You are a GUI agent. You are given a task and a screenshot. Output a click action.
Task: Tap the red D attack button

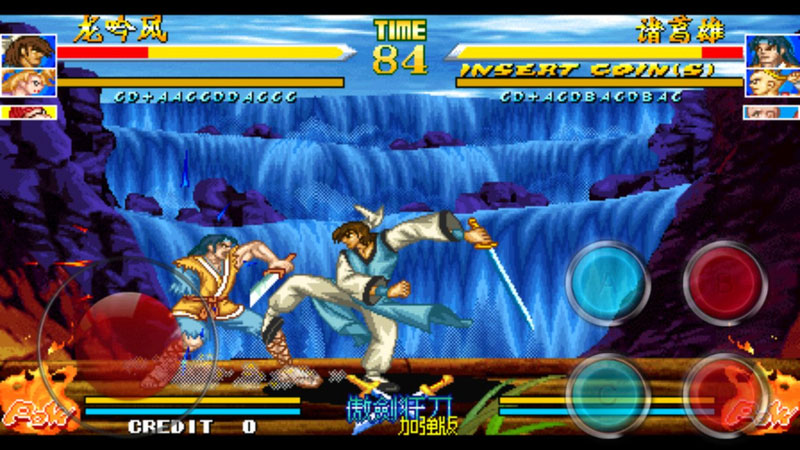725,393
